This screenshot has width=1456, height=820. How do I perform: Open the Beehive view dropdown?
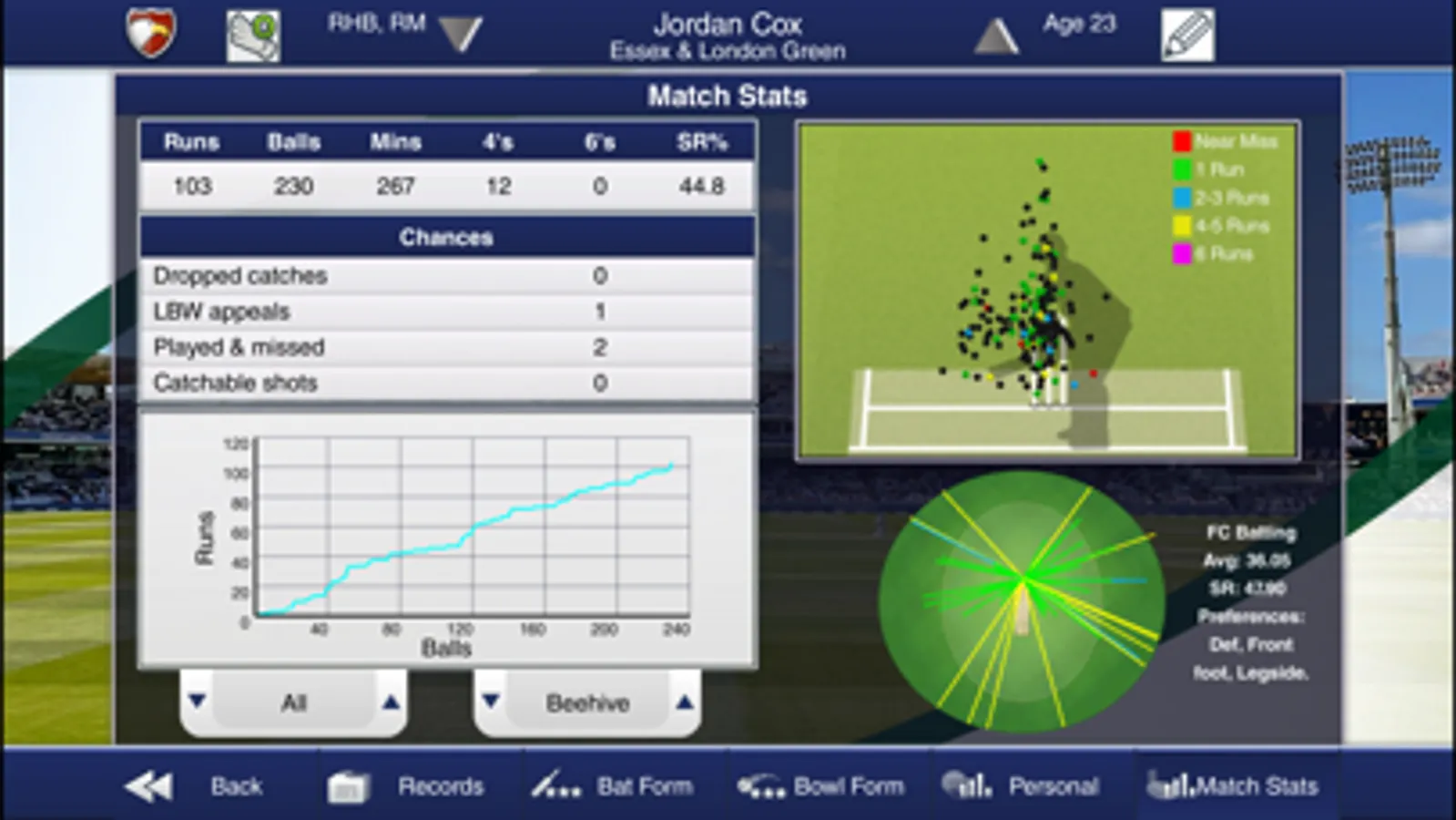(x=585, y=702)
